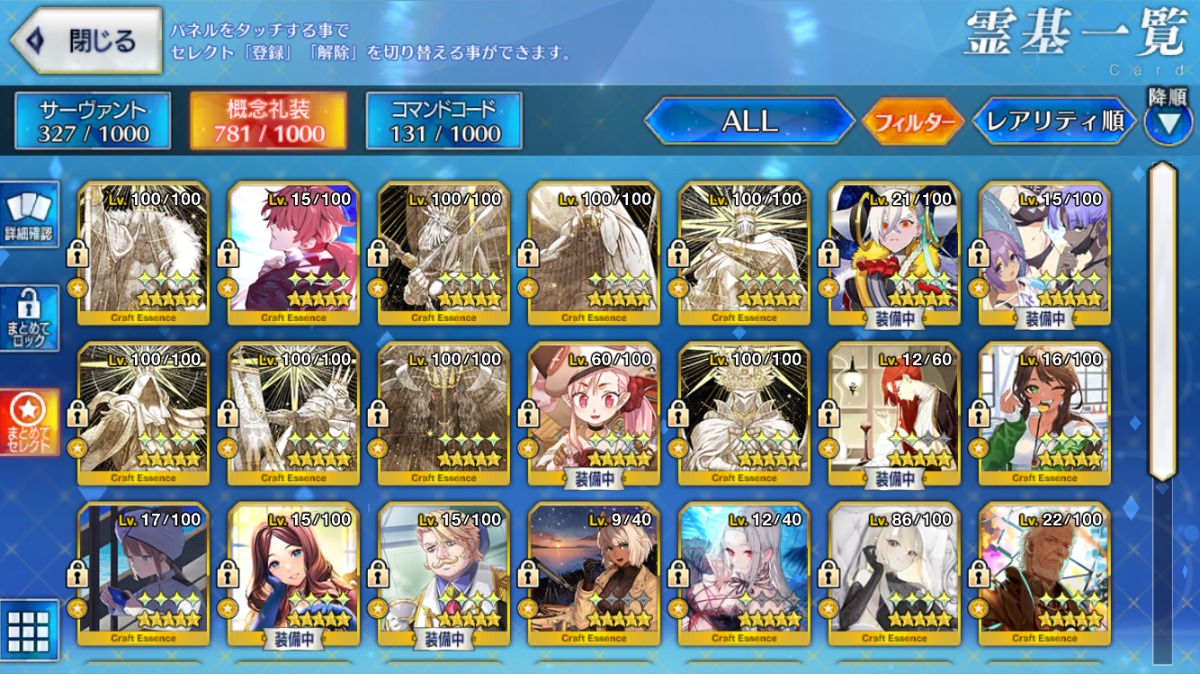Choose the ALL class filter button
Screen dimensions: 1200x674
[x=749, y=121]
